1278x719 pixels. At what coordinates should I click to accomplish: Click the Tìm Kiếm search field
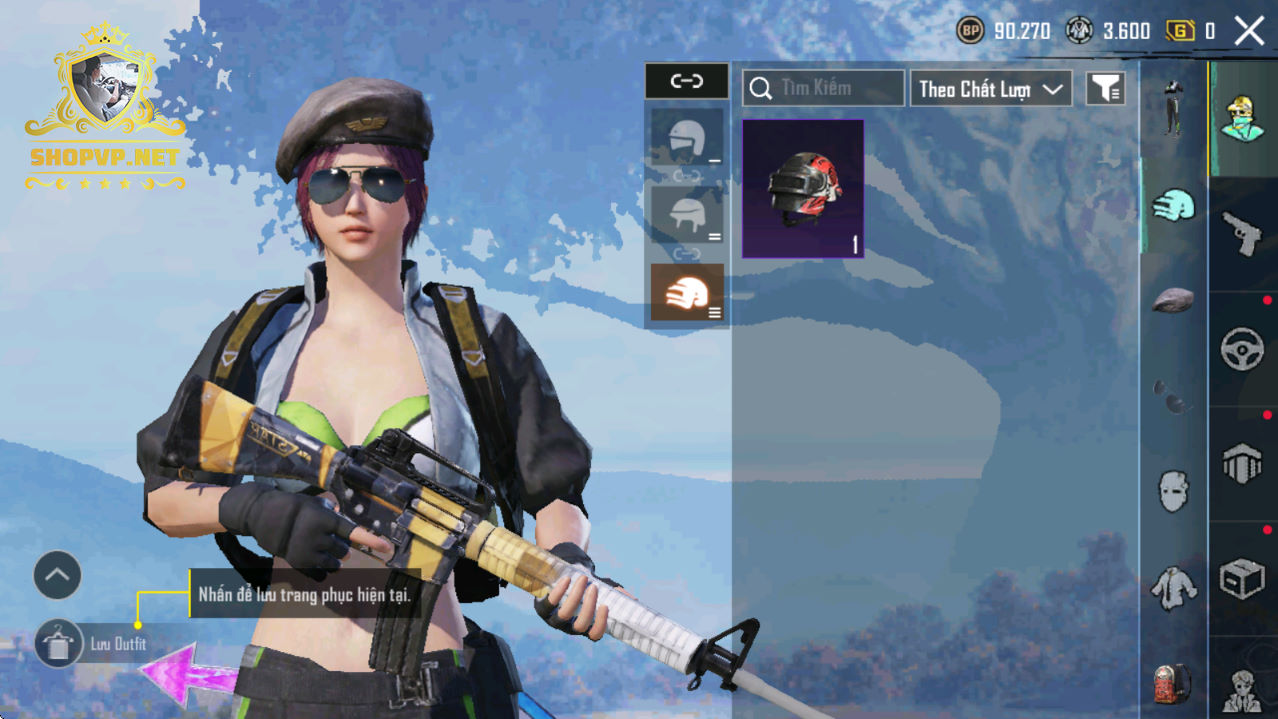pyautogui.click(x=823, y=88)
